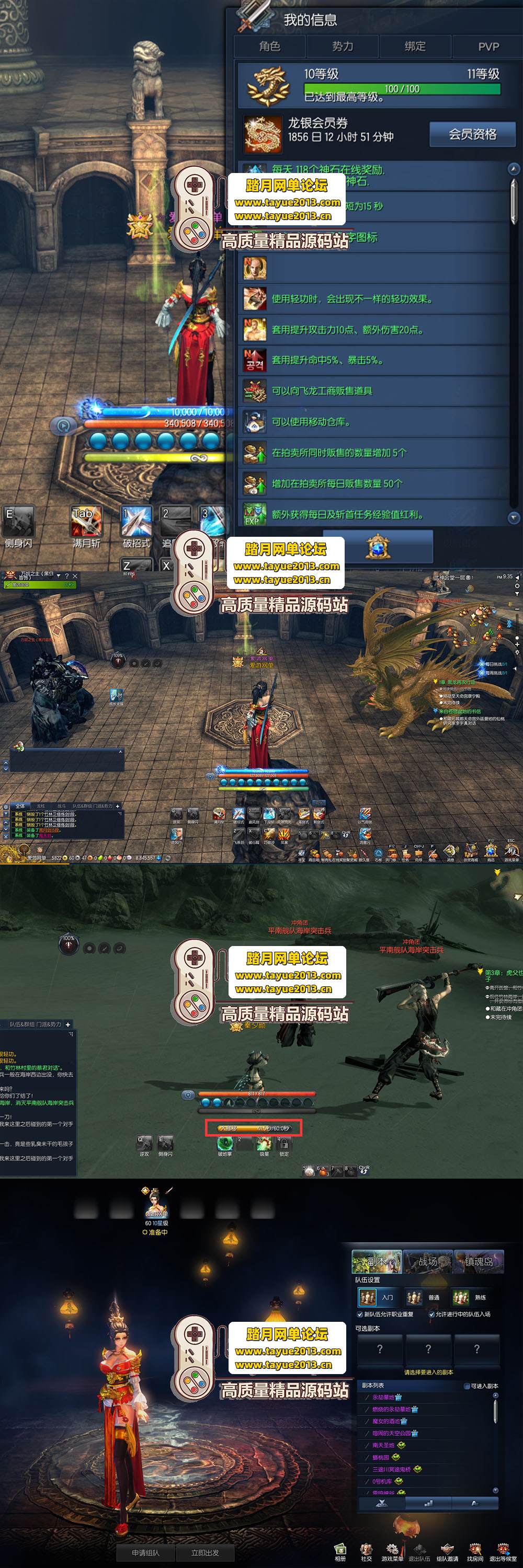Viewport: 523px width, 1568px height.
Task: Select 南天圣地 dungeon entry
Action: coord(383,1445)
